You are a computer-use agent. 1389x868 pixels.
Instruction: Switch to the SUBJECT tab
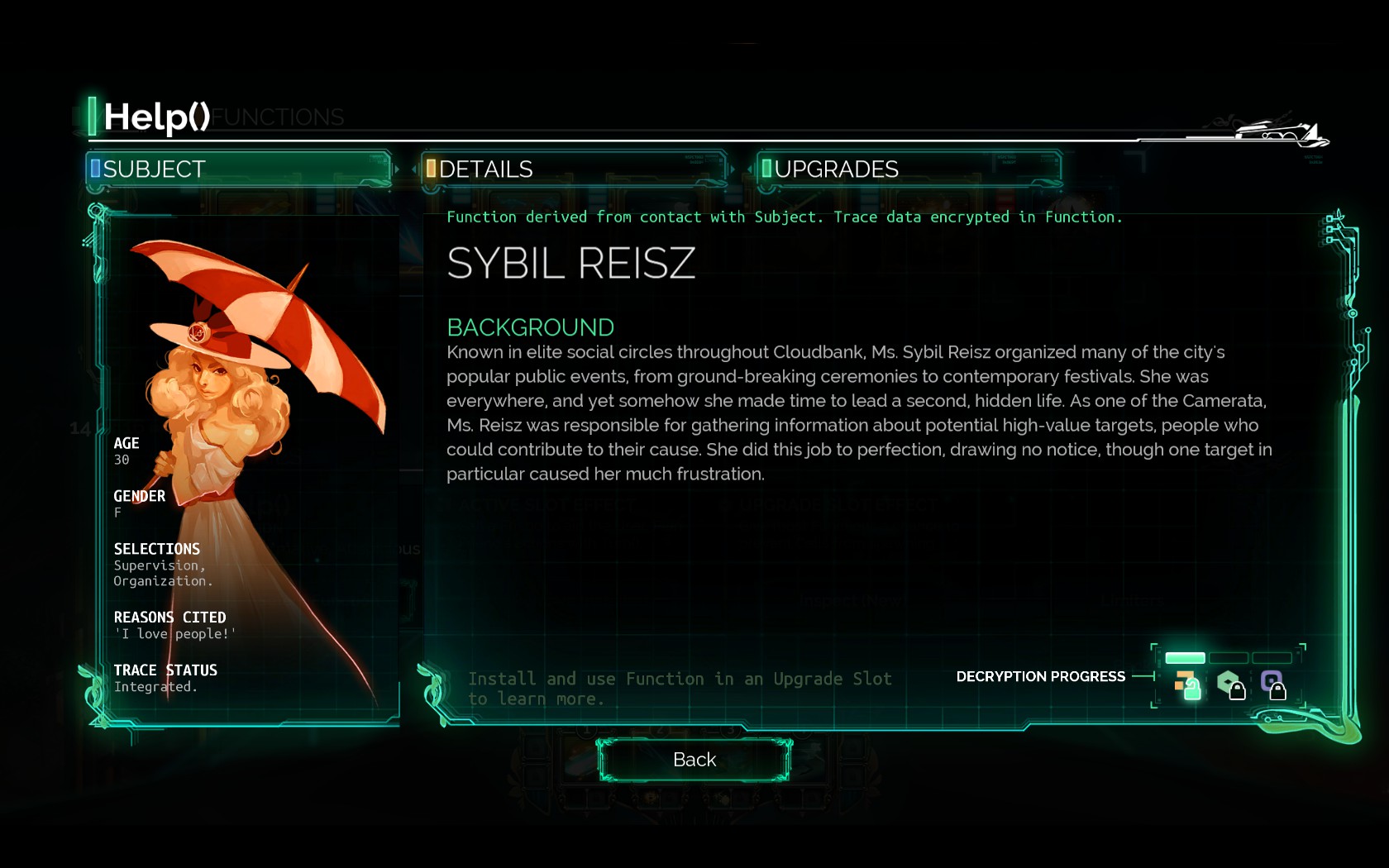coord(238,169)
